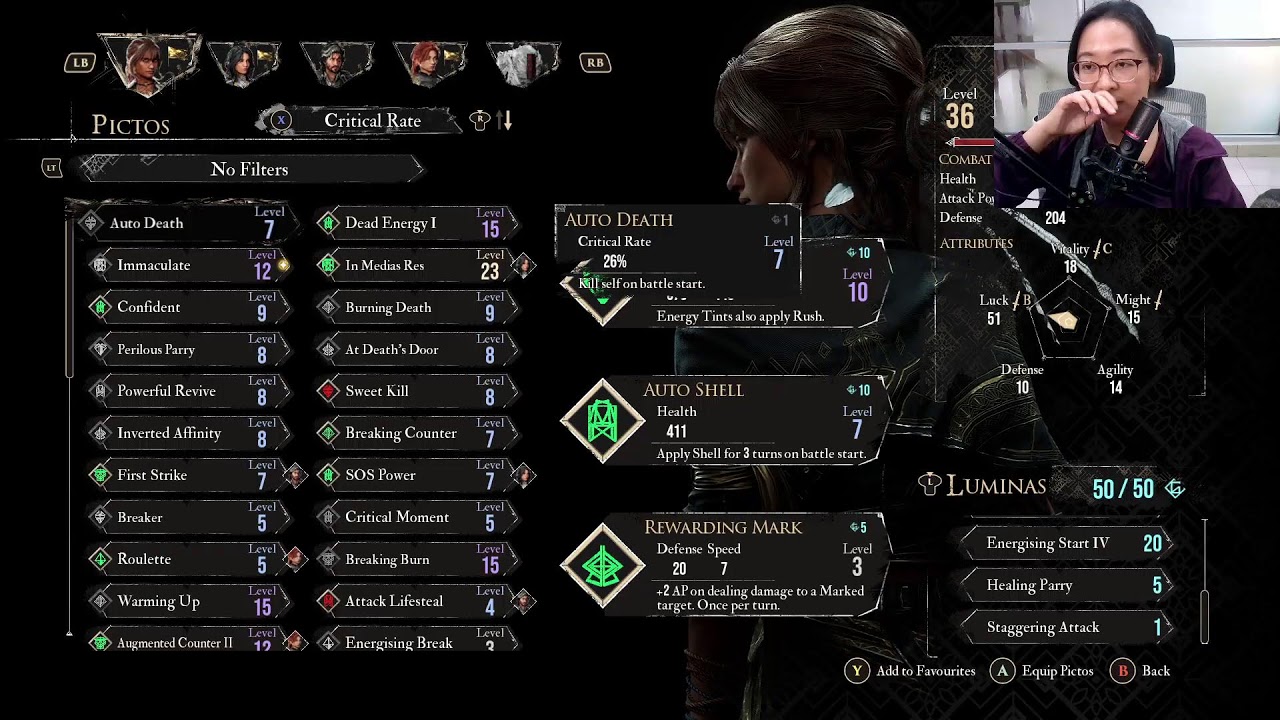The width and height of the screenshot is (1280, 720).
Task: Open the equipped Auto Shell picto slot
Action: pos(720,422)
